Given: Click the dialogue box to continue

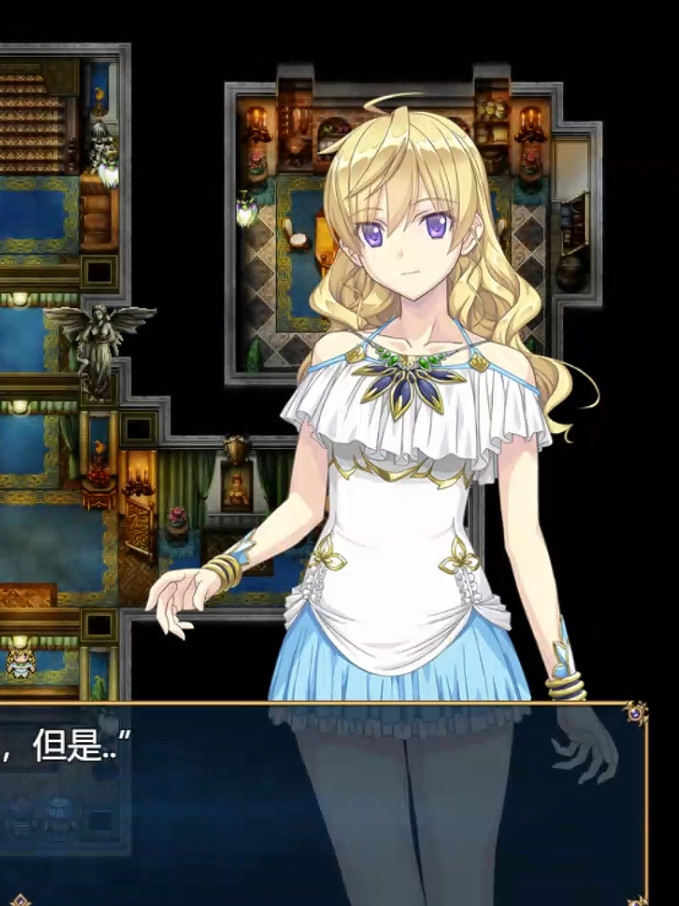Looking at the screenshot, I should tap(200, 800).
